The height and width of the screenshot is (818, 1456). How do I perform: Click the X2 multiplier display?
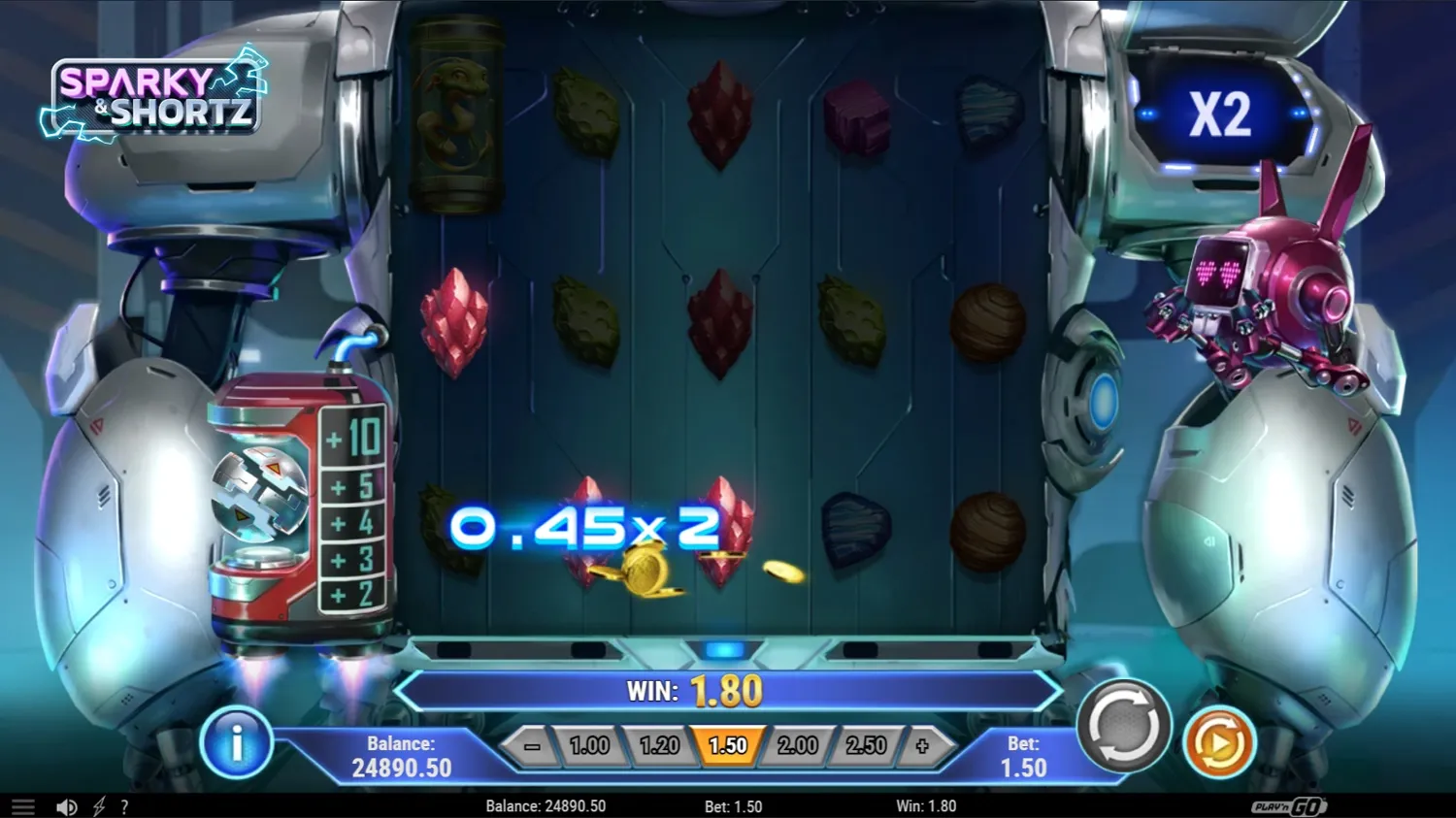pyautogui.click(x=1221, y=114)
